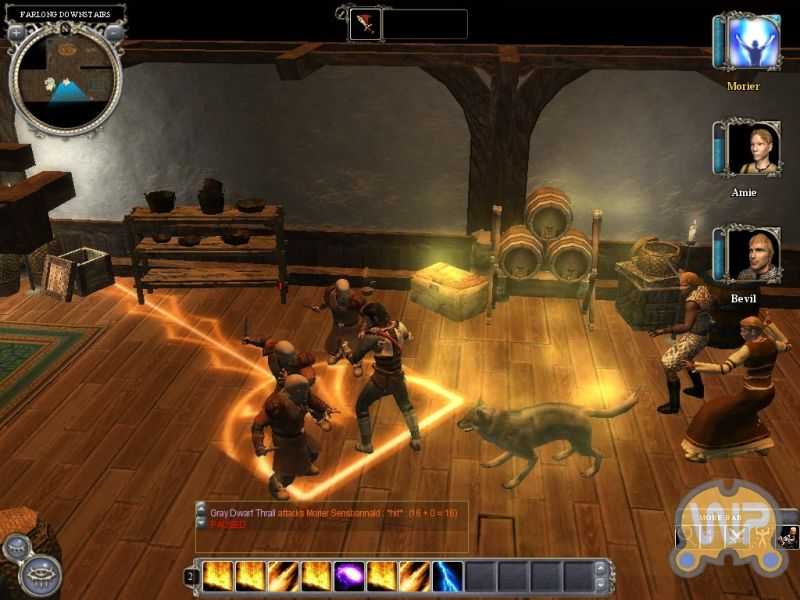Open the eye button at bottom left
The height and width of the screenshot is (600, 800).
click(40, 576)
